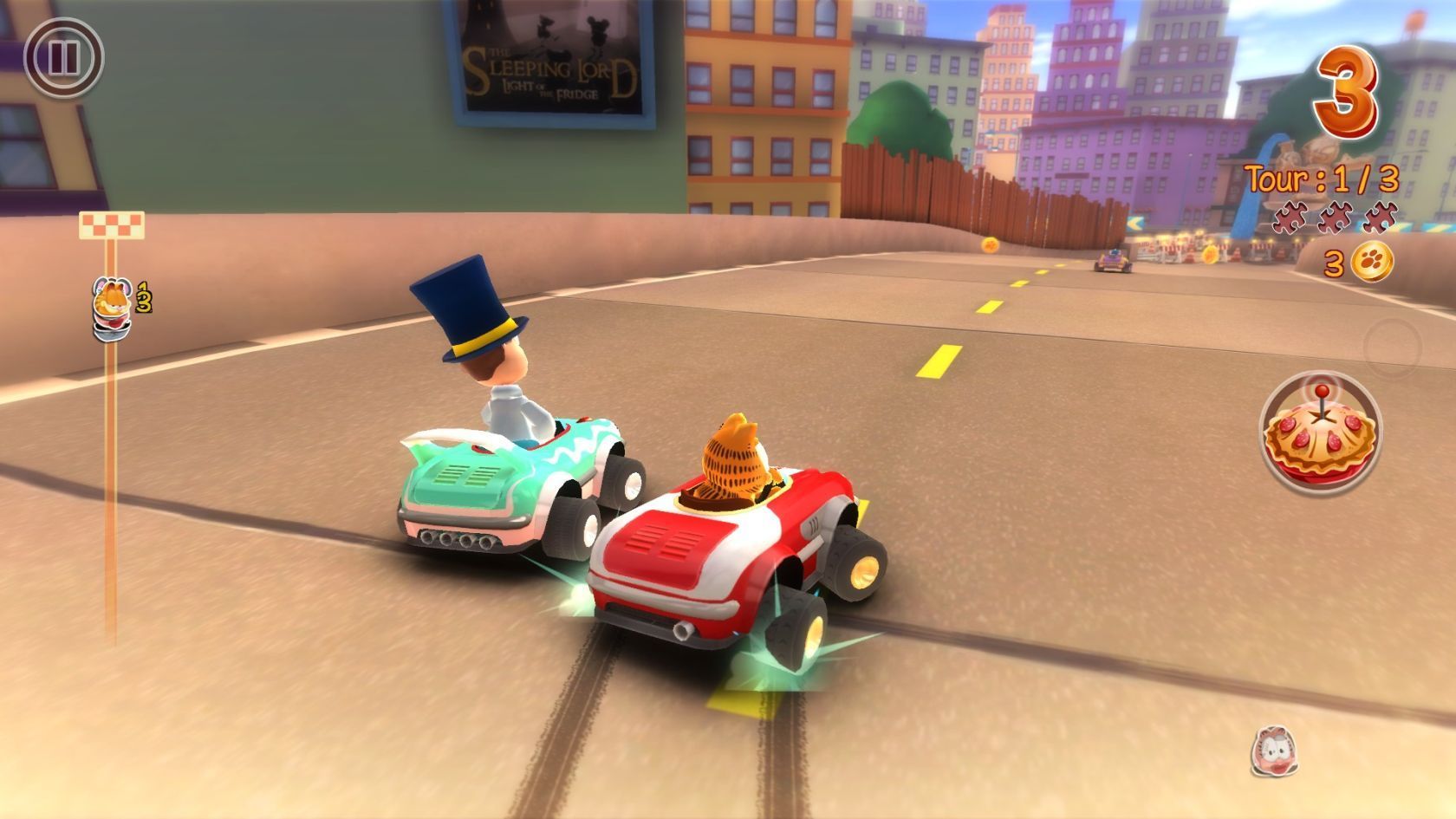The image size is (1456, 819).
Task: Tap the paw coin counter showing 3
Action: [1333, 260]
